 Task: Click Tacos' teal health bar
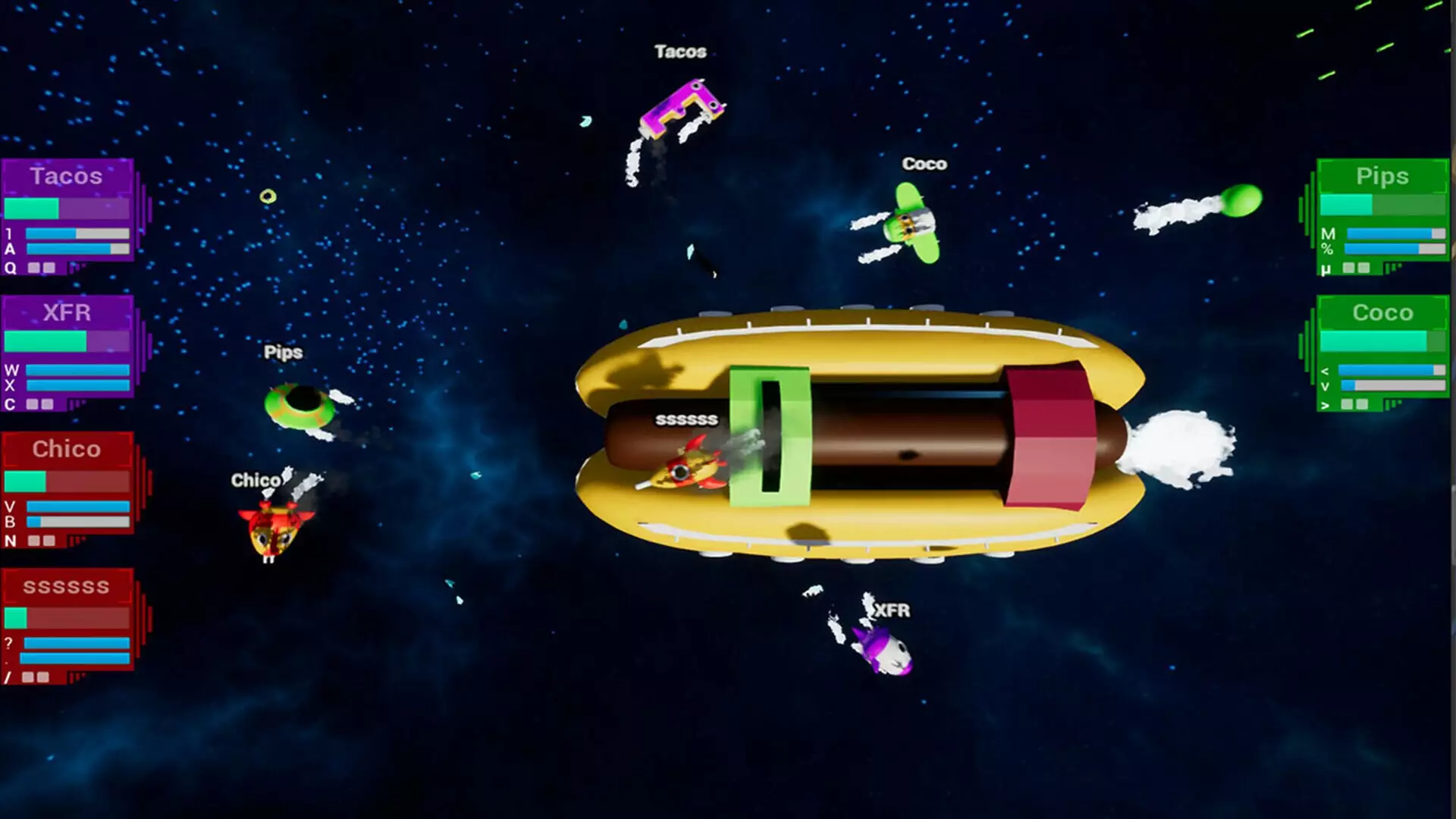tap(32, 208)
